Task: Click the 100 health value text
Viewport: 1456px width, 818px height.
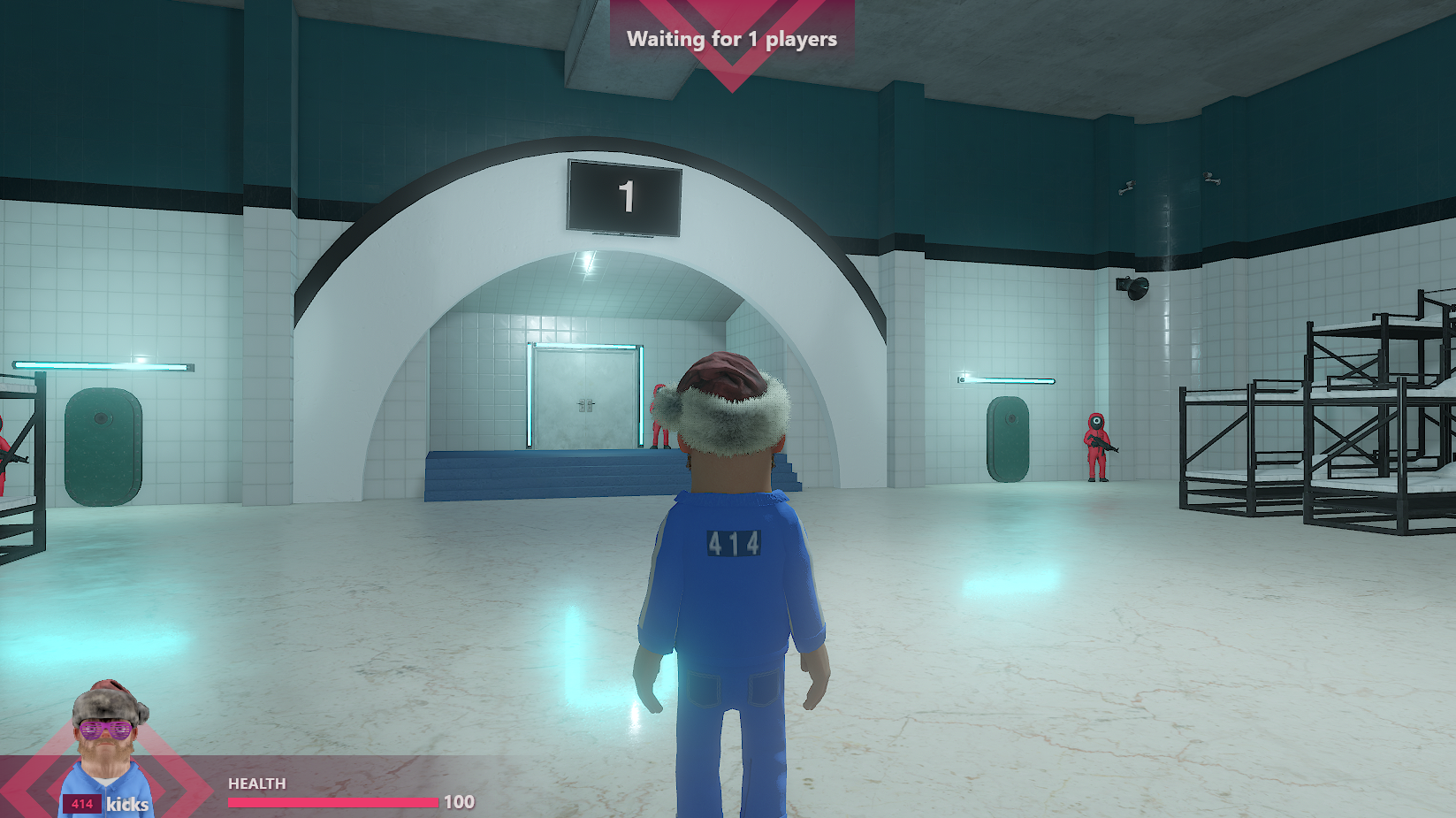Action: pos(461,801)
